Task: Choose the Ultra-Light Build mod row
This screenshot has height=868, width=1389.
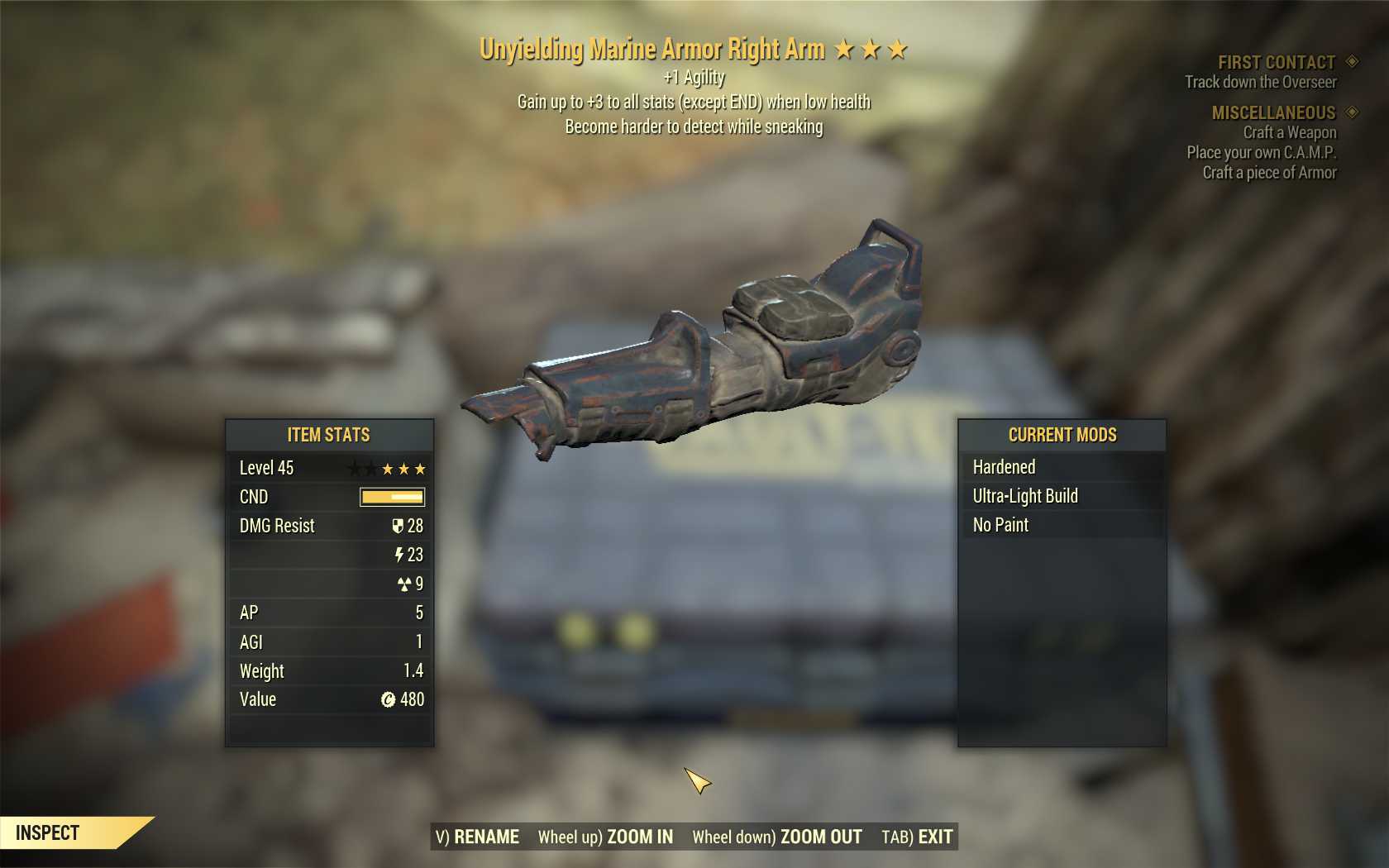Action: pos(1062,496)
